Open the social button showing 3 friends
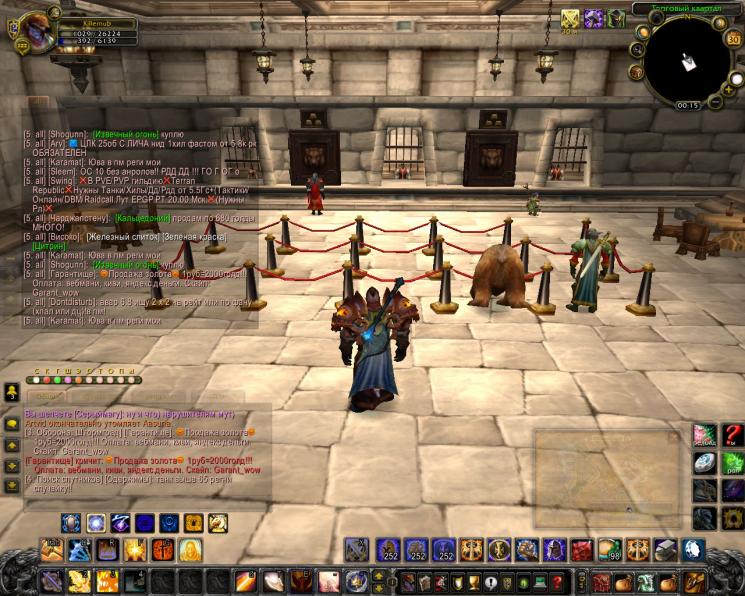 (x=13, y=391)
